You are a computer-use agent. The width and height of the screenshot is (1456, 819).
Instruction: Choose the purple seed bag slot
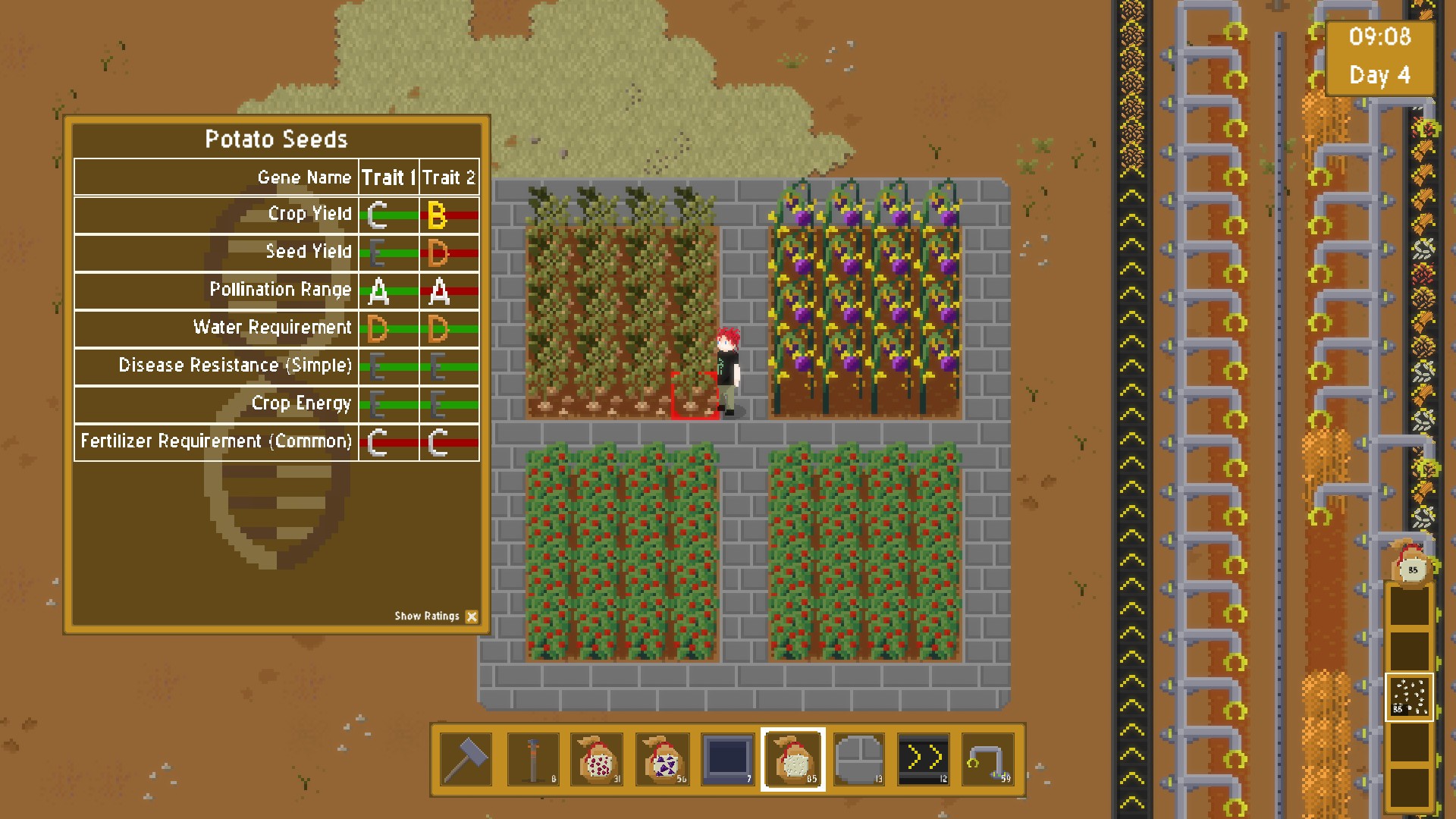coord(662,758)
